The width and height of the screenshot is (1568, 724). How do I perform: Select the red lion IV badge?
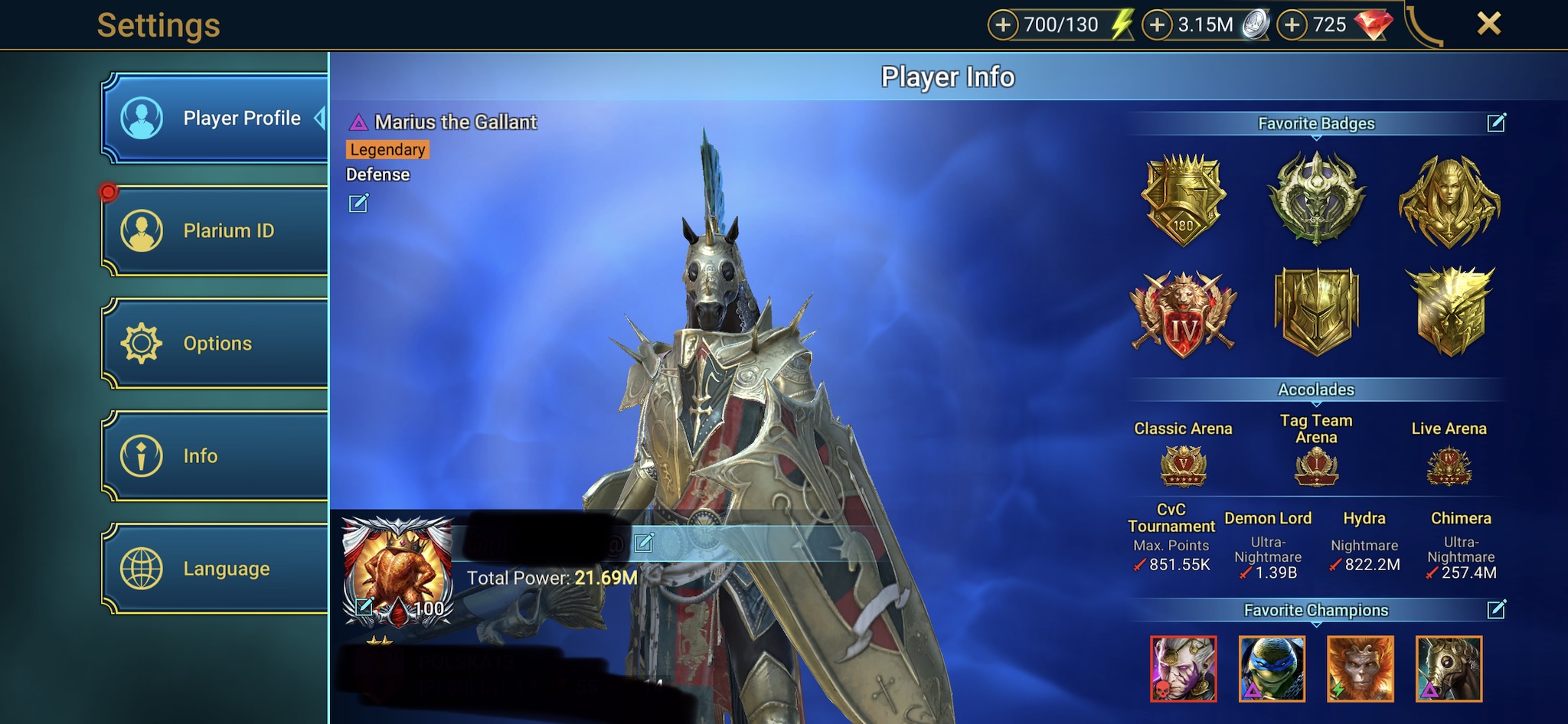coord(1183,314)
